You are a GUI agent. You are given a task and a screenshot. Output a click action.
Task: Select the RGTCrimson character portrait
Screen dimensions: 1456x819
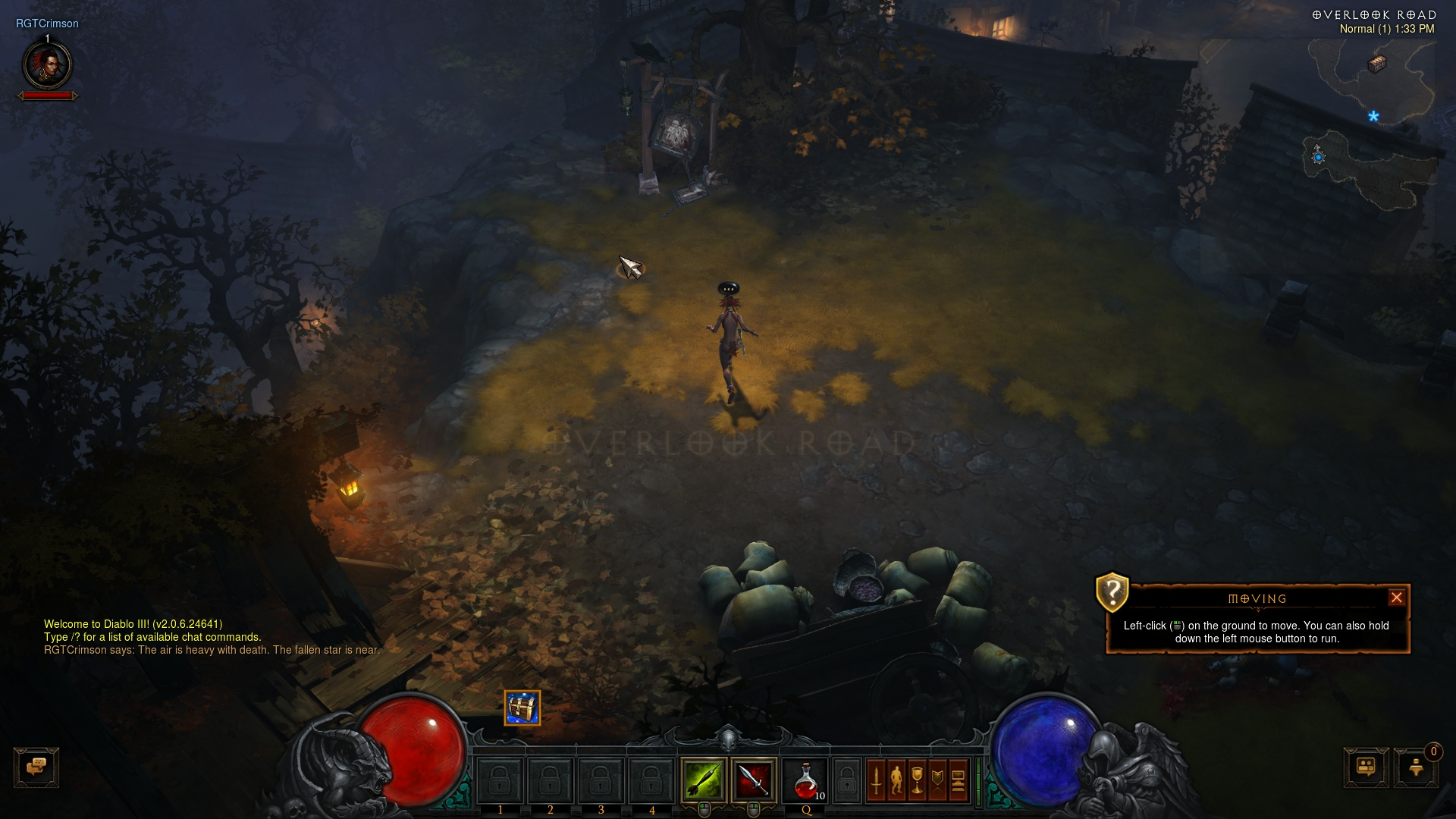point(48,65)
